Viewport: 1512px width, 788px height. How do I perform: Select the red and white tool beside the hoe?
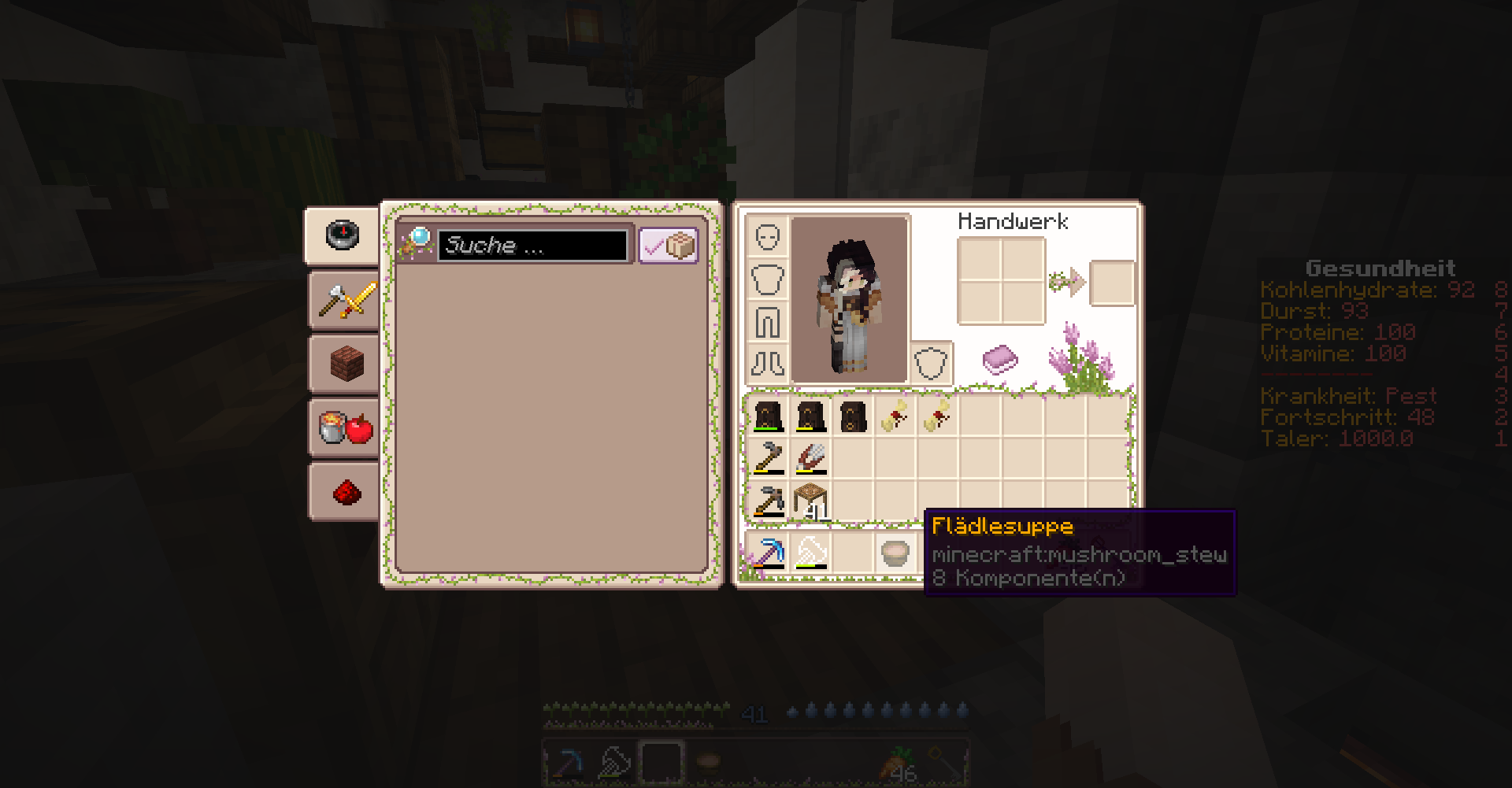tap(810, 458)
